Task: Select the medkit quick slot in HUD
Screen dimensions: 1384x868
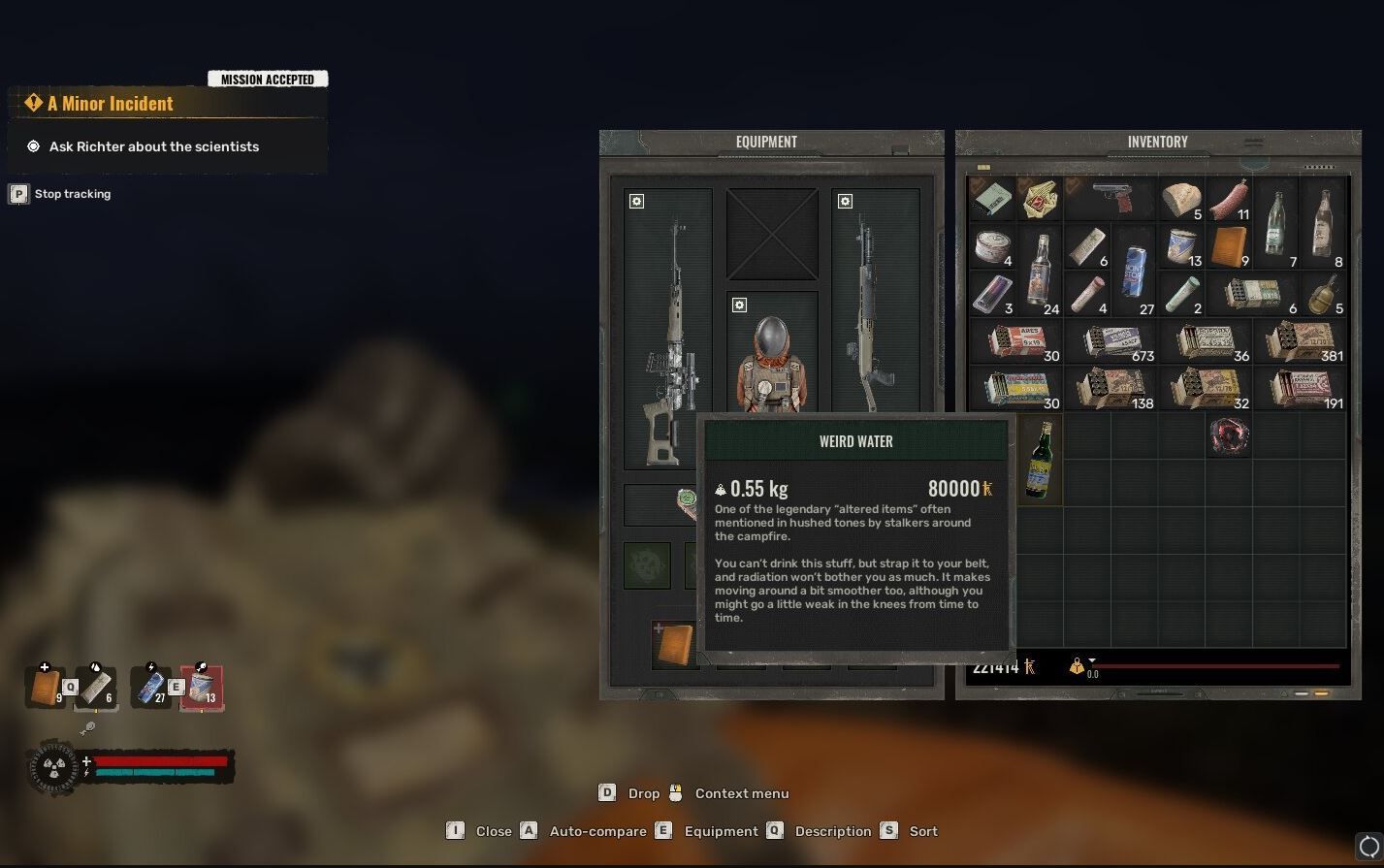Action: pos(46,688)
